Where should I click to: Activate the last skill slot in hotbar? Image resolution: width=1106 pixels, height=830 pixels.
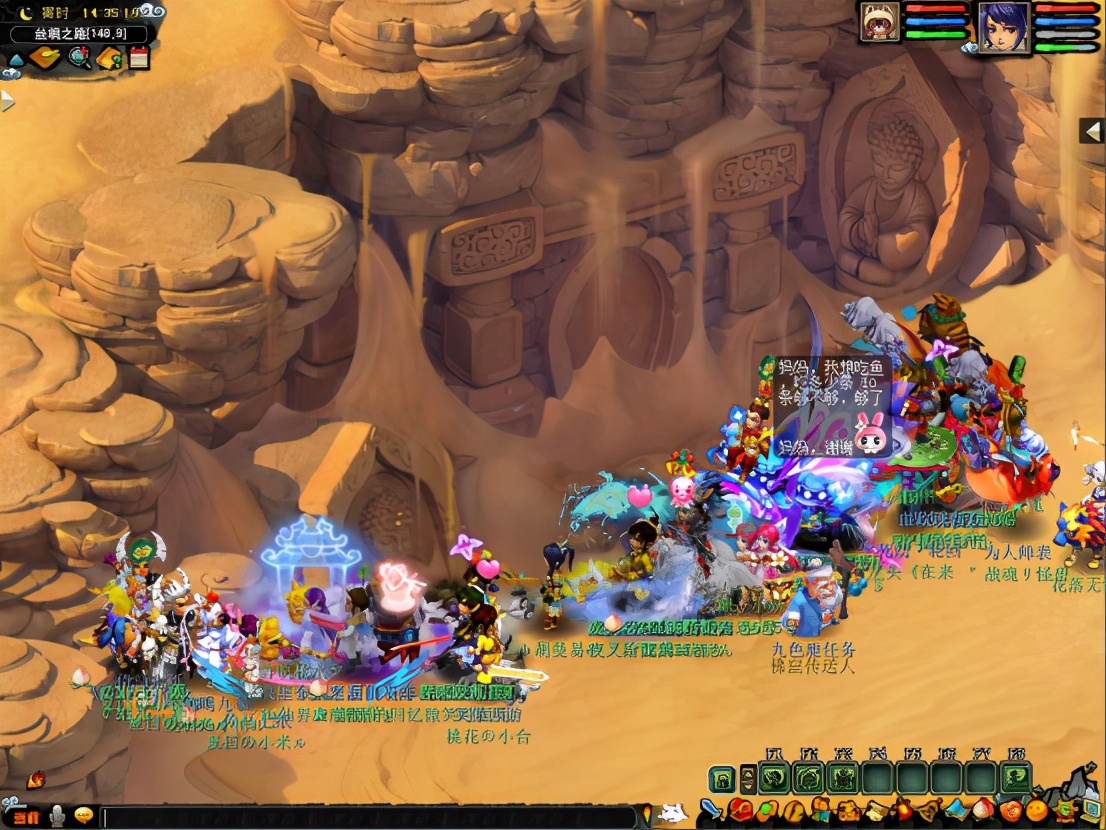tap(1017, 778)
